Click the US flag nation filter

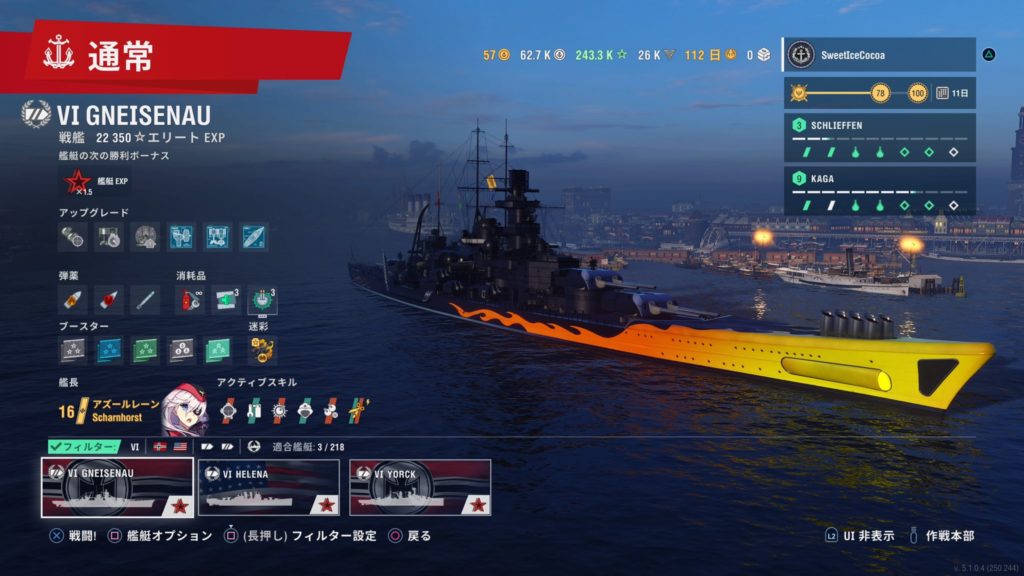[x=180, y=446]
